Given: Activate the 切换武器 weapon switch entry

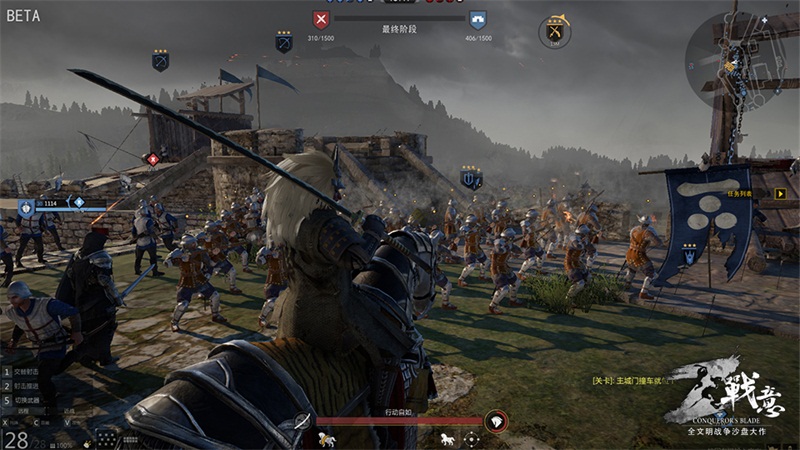Looking at the screenshot, I should (28, 399).
